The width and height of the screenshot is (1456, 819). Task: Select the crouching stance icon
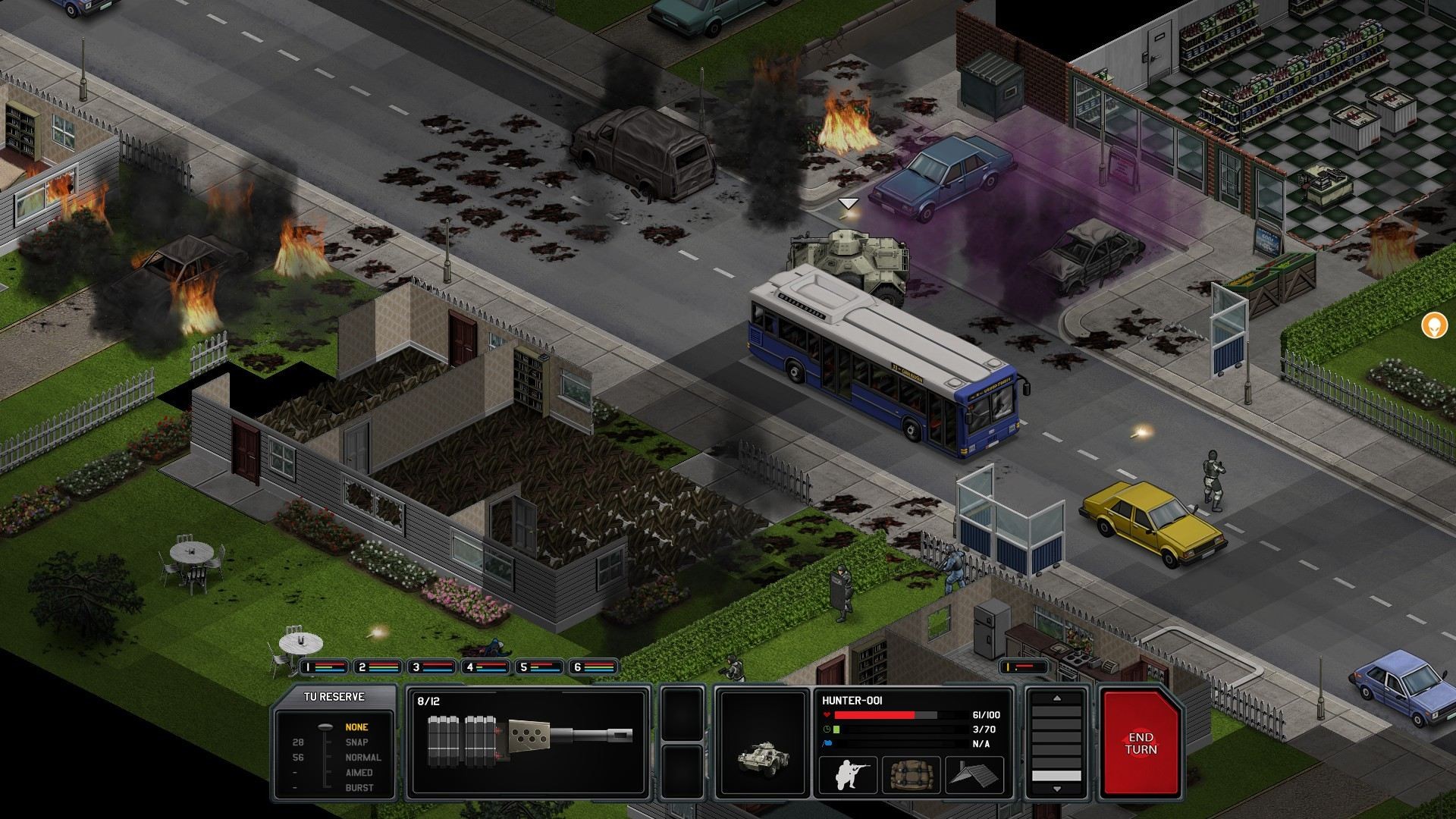point(849,774)
